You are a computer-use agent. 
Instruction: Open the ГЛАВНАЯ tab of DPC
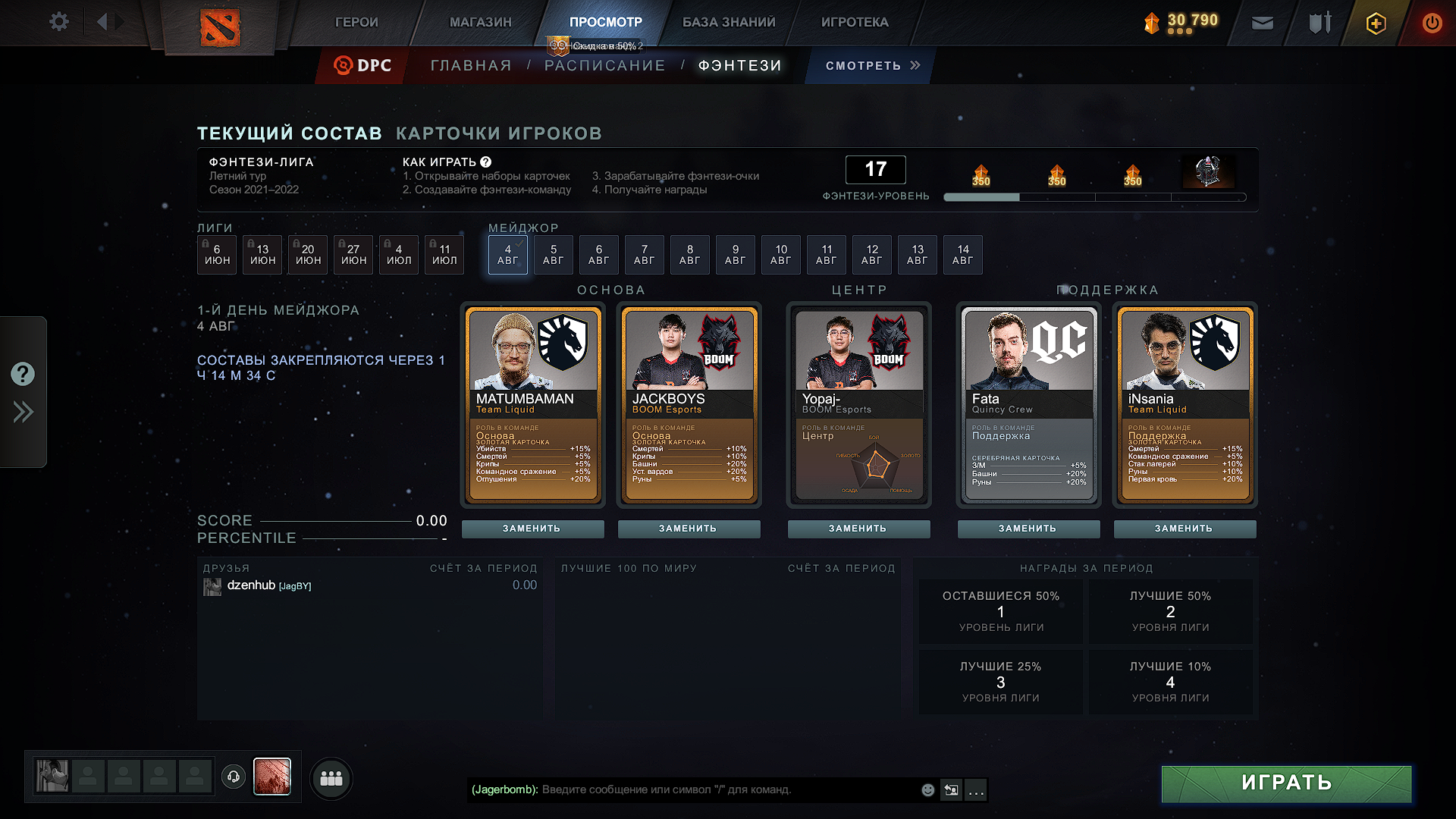tap(471, 66)
